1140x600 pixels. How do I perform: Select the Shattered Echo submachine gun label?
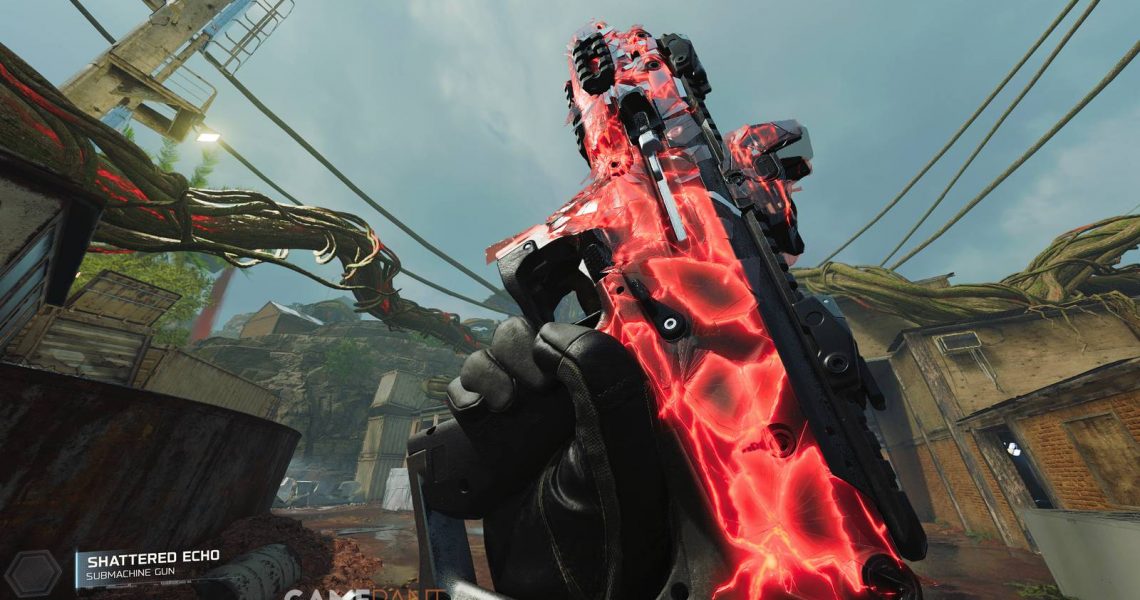point(150,565)
